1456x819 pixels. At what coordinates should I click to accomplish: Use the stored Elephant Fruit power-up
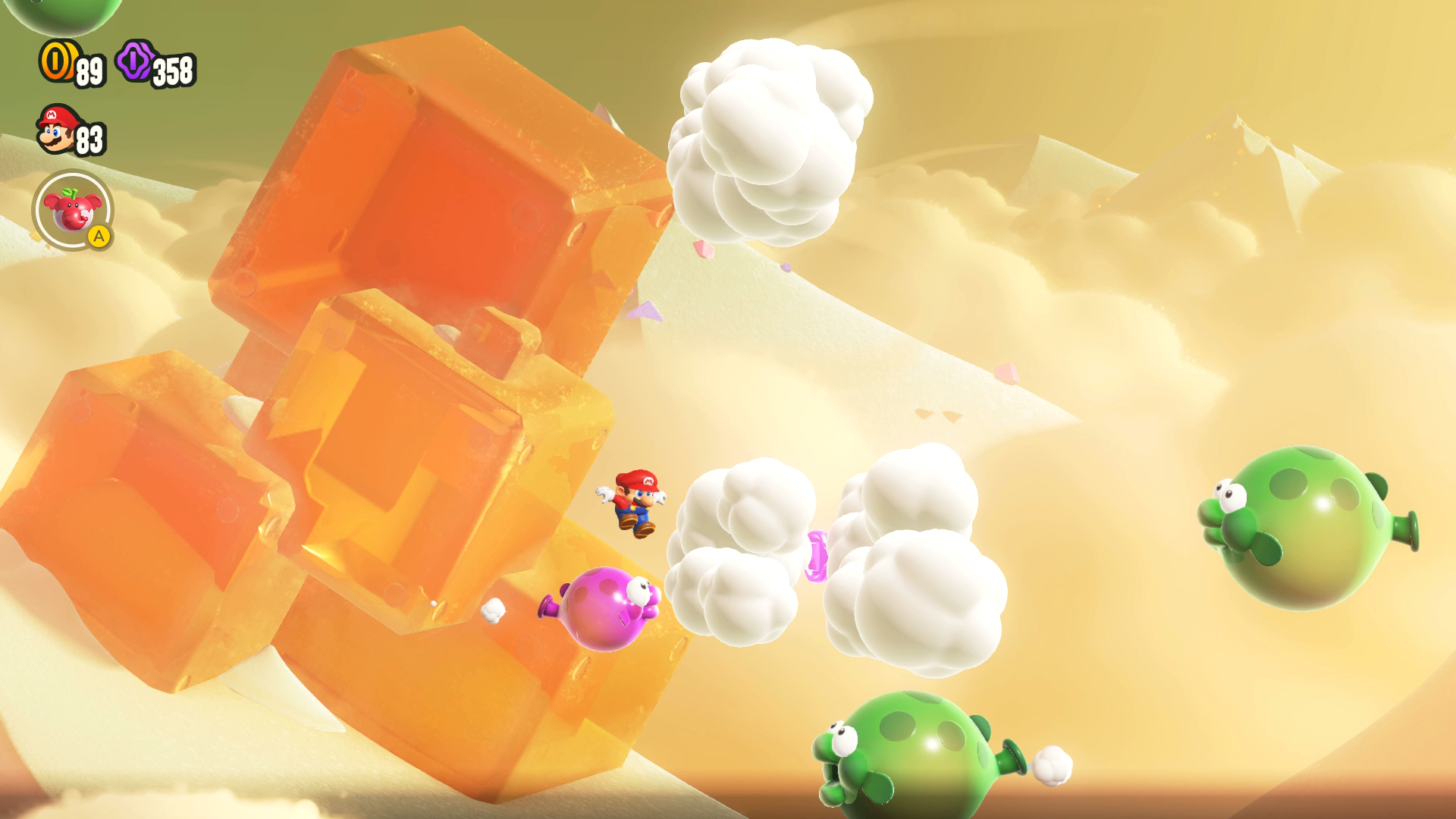(73, 210)
